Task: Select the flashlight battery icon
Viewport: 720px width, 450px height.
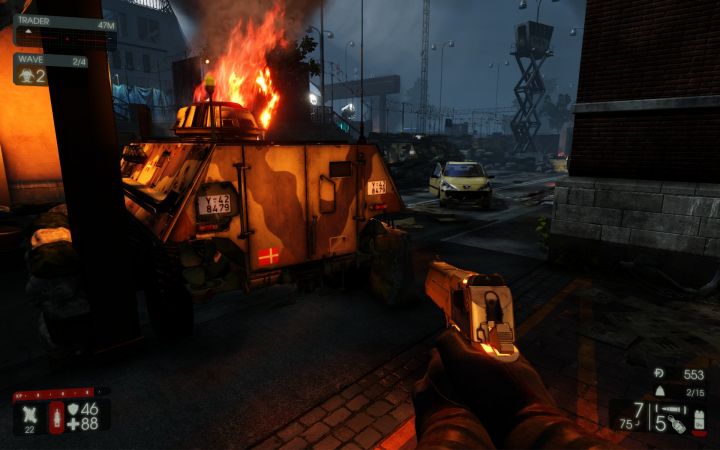Action: pos(698,417)
